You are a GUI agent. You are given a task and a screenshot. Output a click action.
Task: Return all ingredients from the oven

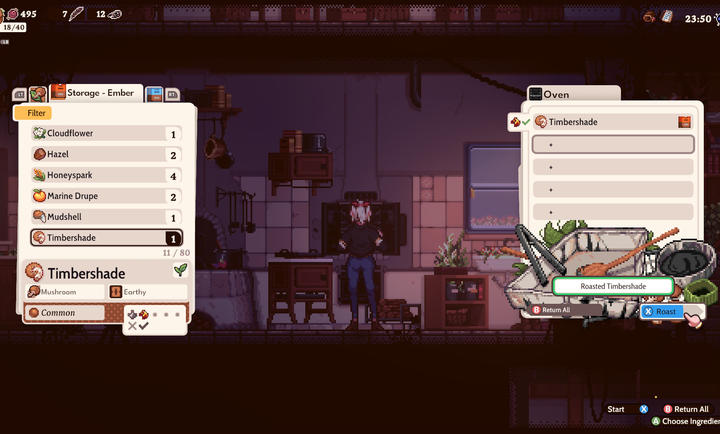tap(566, 310)
